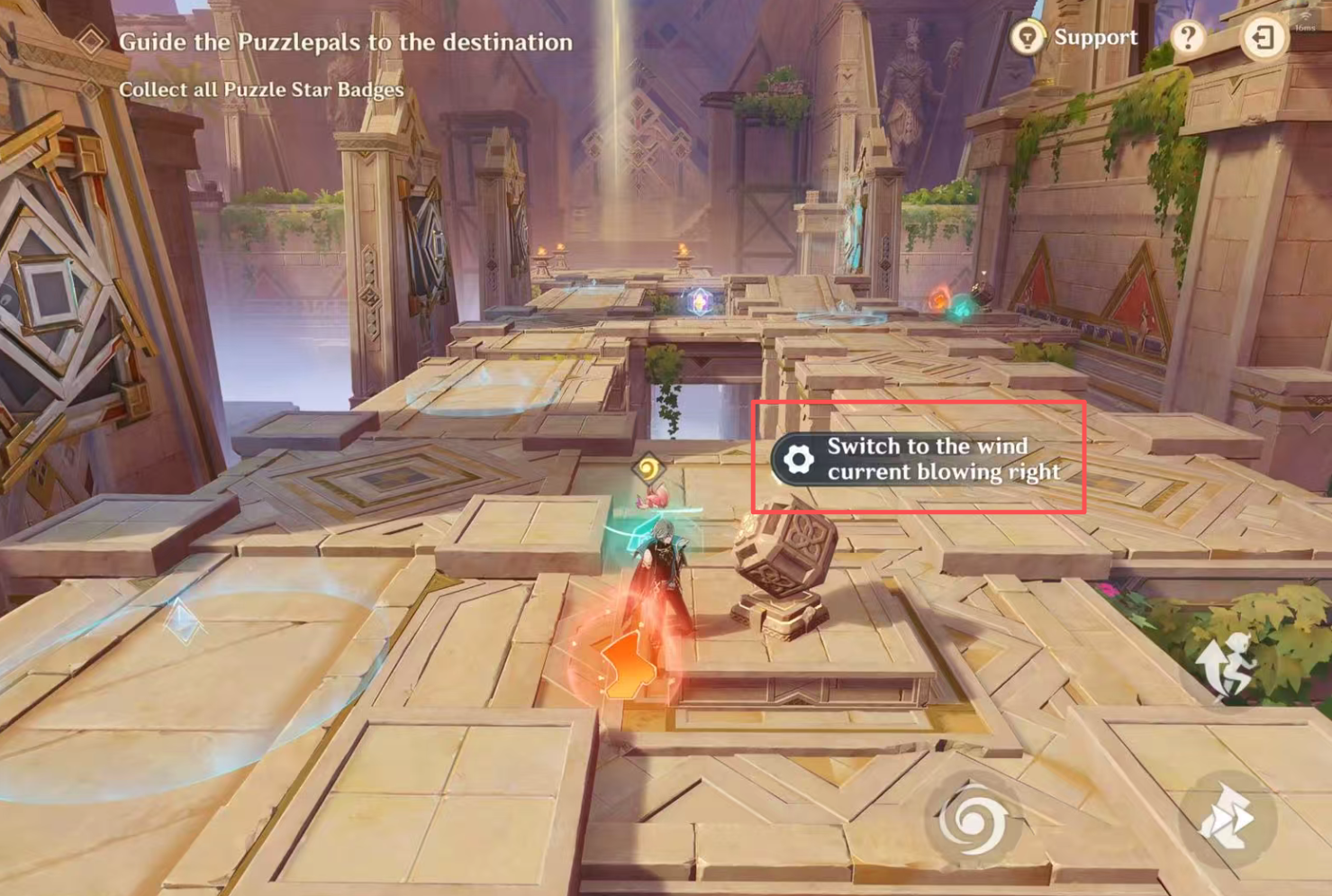Select the Collect all Puzzle Star Badges objective
1332x896 pixels.
click(260, 90)
